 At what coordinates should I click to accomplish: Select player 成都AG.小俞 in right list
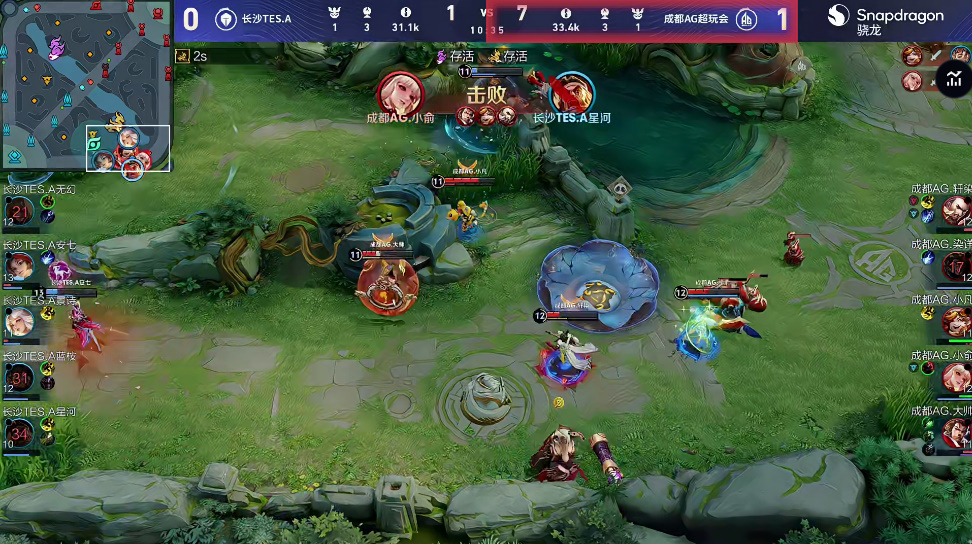(x=955, y=377)
